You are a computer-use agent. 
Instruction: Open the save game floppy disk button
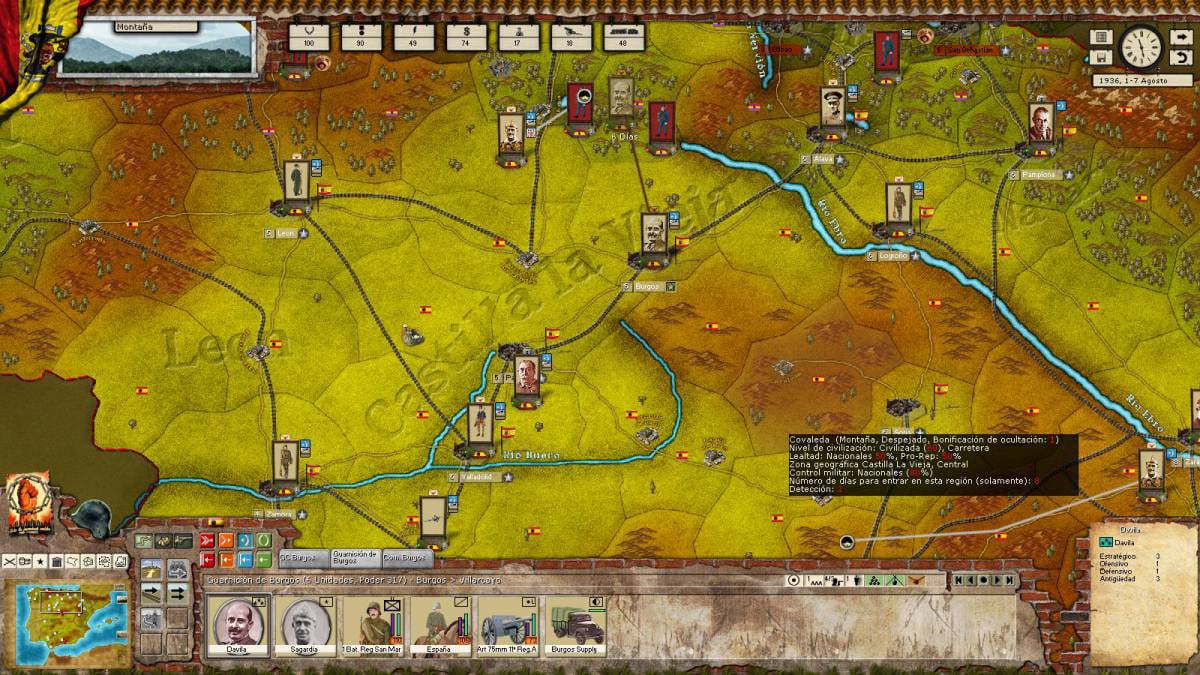pos(1102,57)
